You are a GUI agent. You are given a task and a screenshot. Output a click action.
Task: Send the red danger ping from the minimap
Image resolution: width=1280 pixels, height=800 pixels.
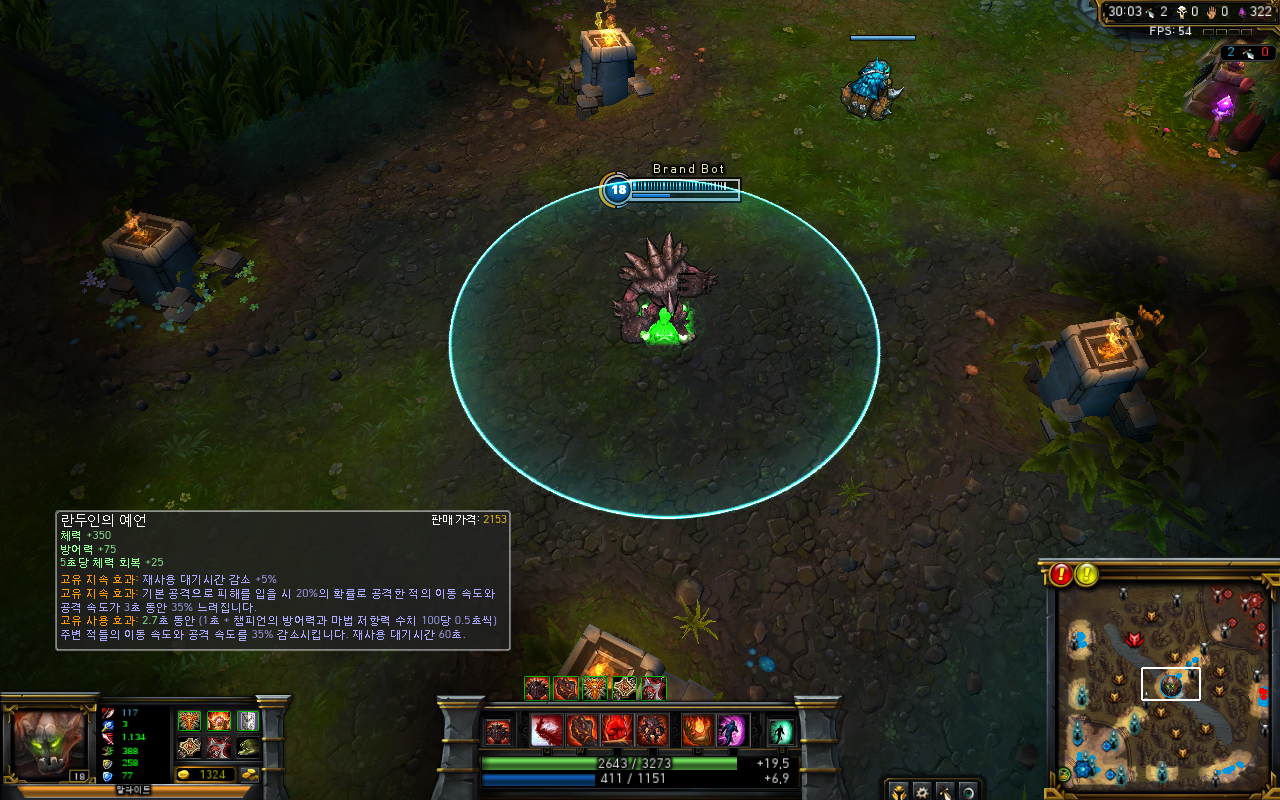point(1061,574)
